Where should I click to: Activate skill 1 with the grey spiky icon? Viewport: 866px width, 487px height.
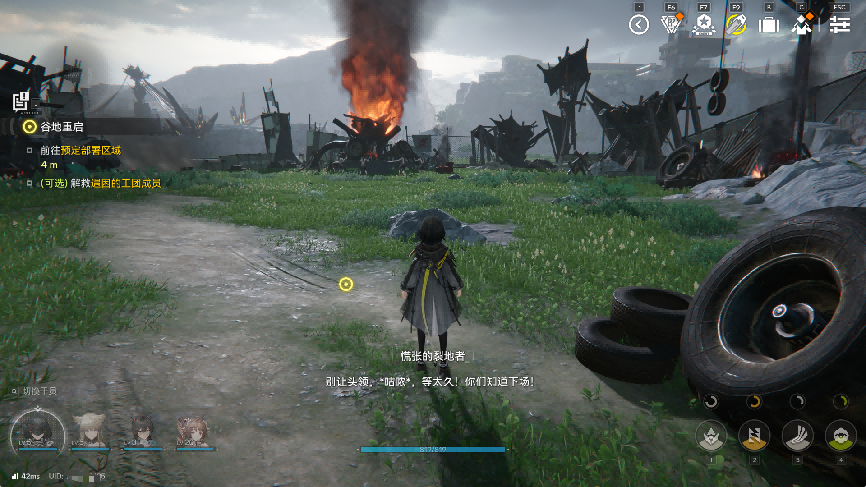click(711, 435)
